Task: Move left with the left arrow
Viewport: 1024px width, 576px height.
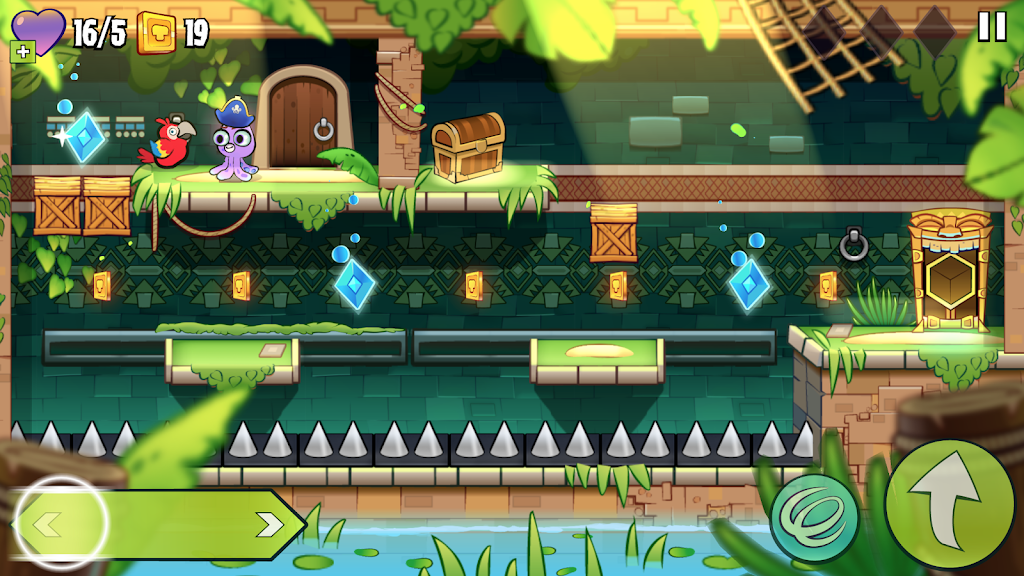Action: pos(50,523)
